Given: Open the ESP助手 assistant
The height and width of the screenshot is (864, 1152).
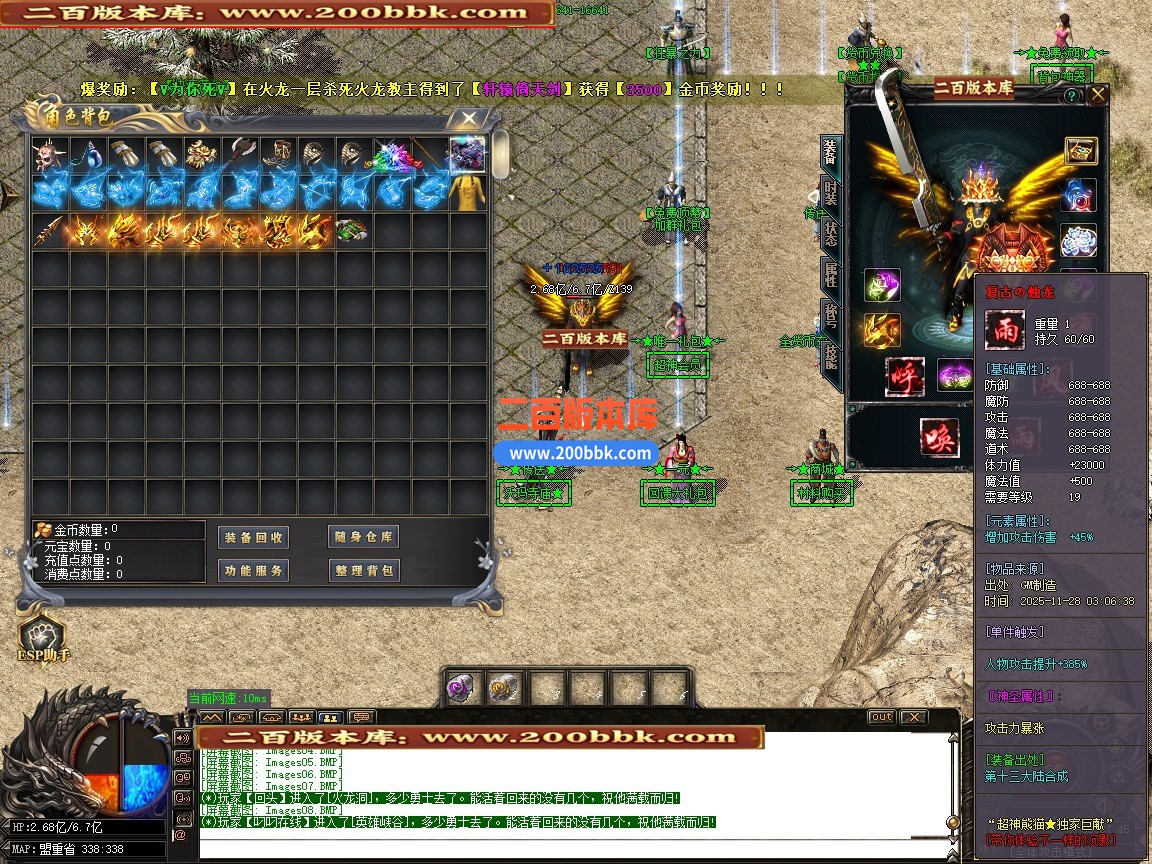Looking at the screenshot, I should [x=42, y=639].
